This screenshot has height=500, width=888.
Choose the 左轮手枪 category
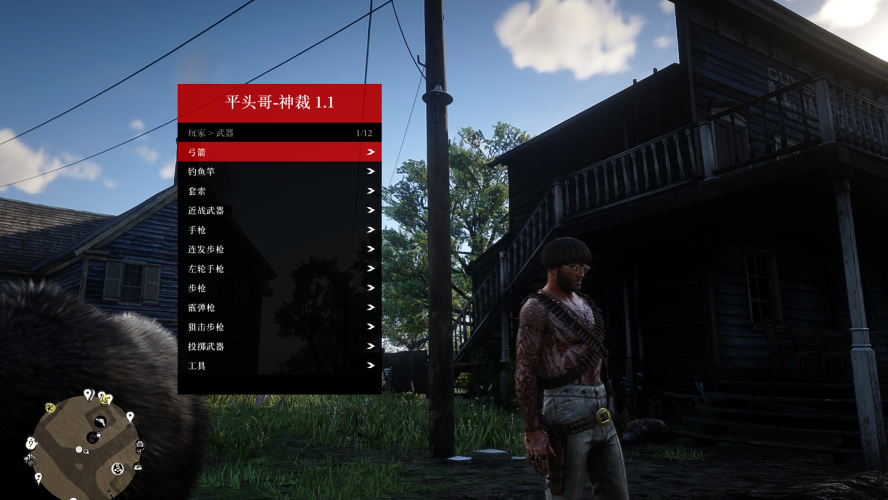(279, 269)
